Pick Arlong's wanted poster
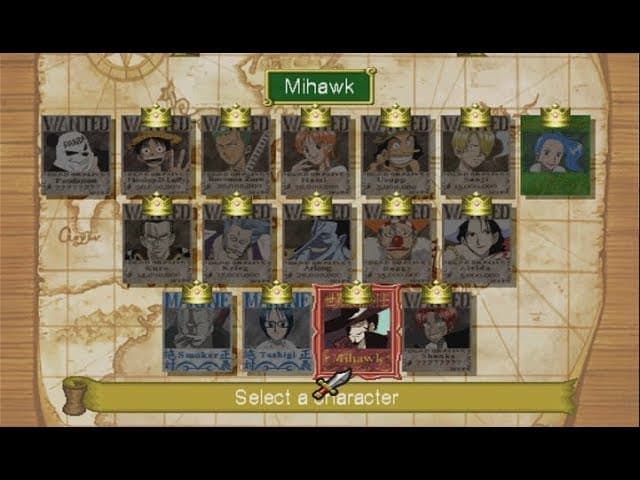Image resolution: width=640 pixels, height=480 pixels. (317, 244)
